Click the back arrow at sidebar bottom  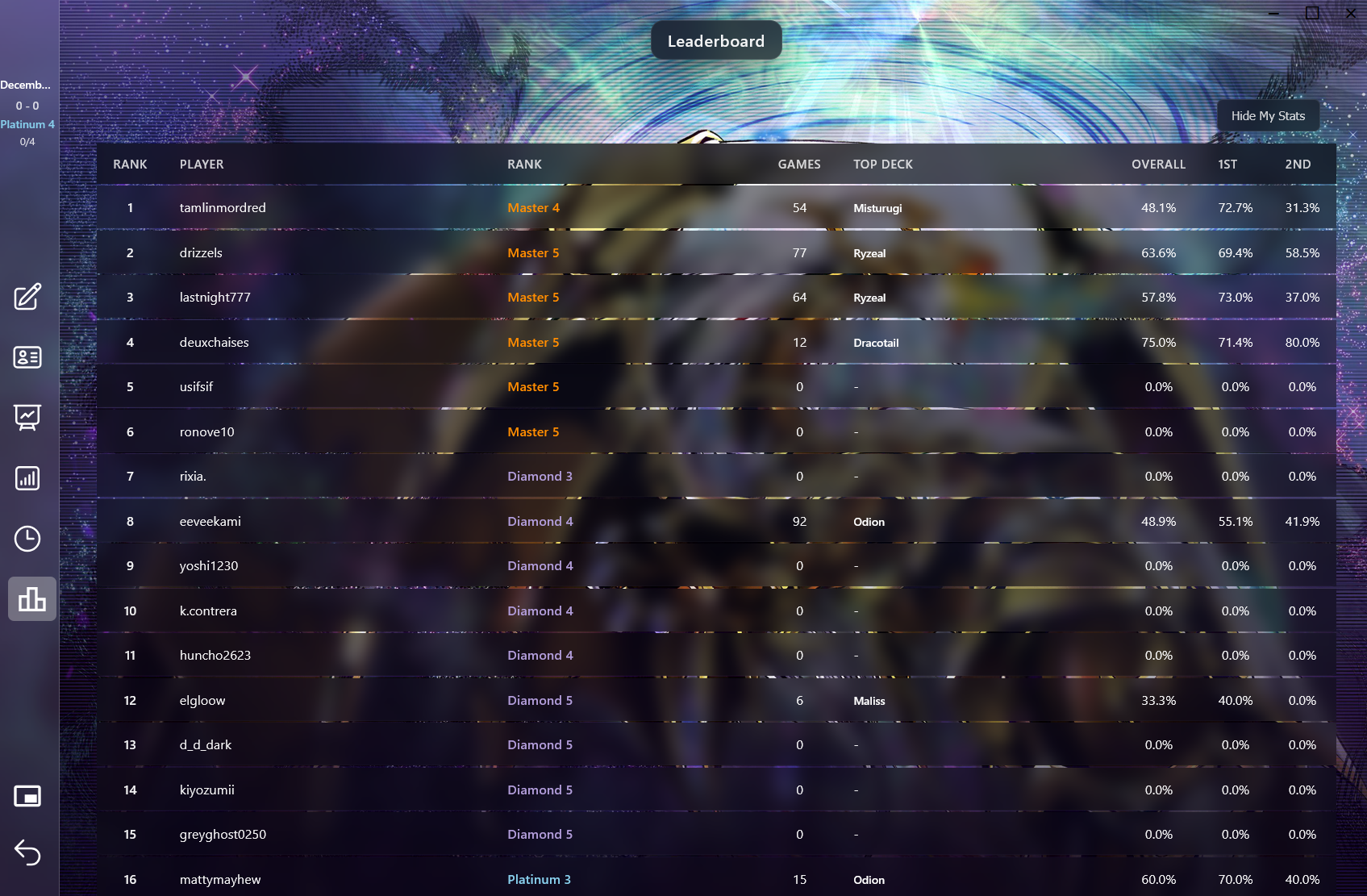point(27,852)
